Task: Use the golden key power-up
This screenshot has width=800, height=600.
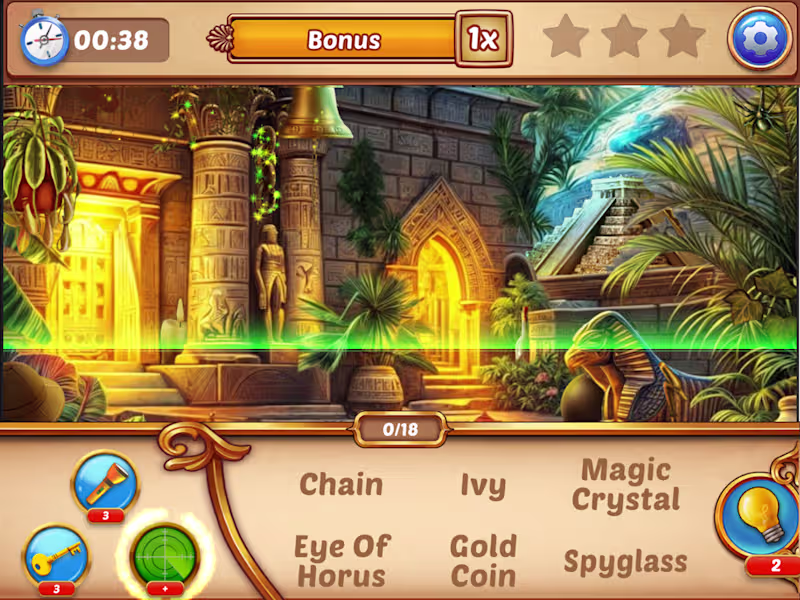Action: click(x=56, y=556)
